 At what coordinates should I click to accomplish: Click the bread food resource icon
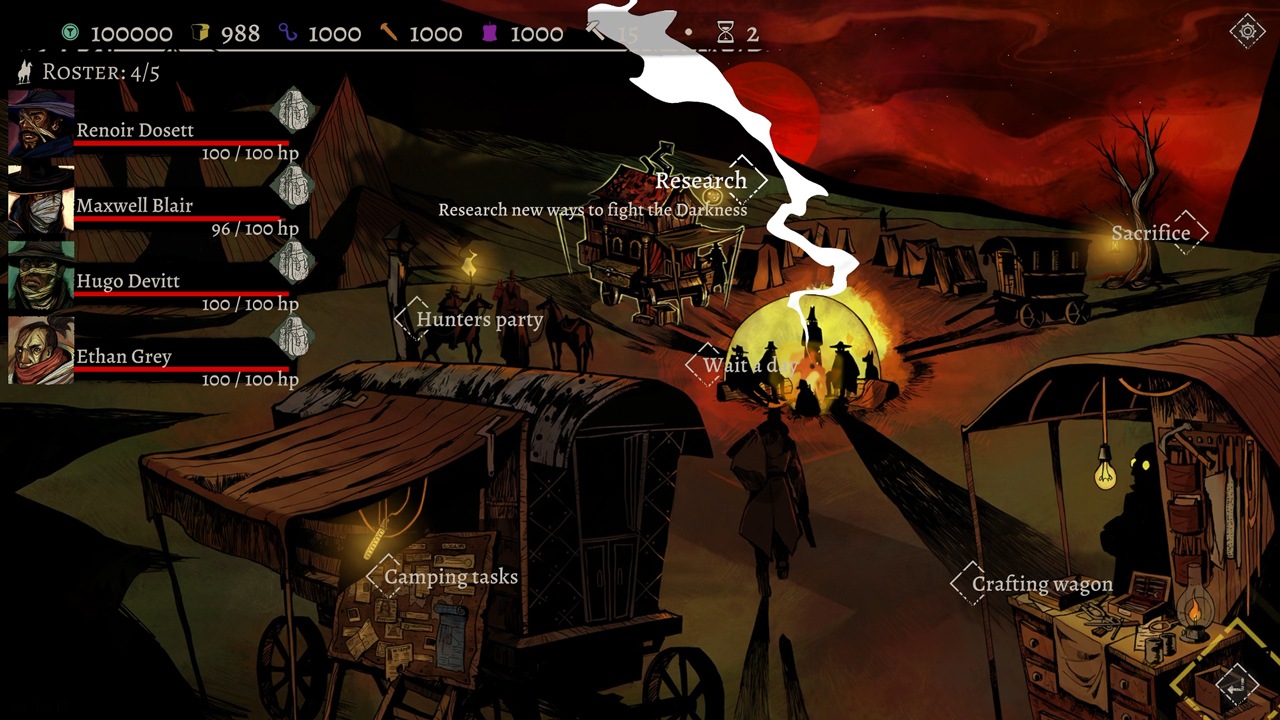198,32
